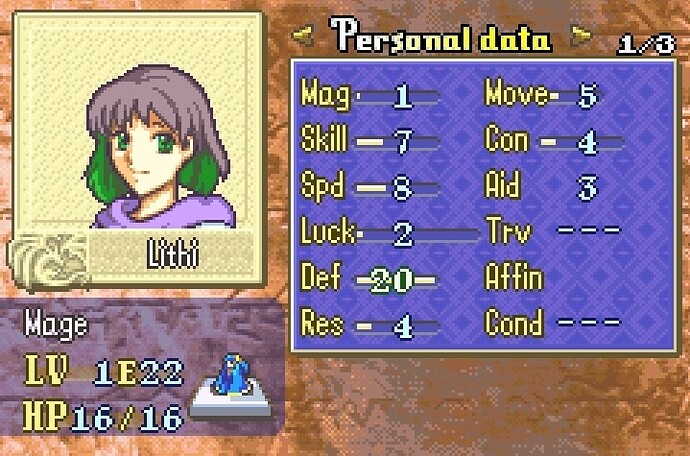Pick the Def stat entry
This screenshot has width=690, height=456.
pyautogui.click(x=369, y=279)
